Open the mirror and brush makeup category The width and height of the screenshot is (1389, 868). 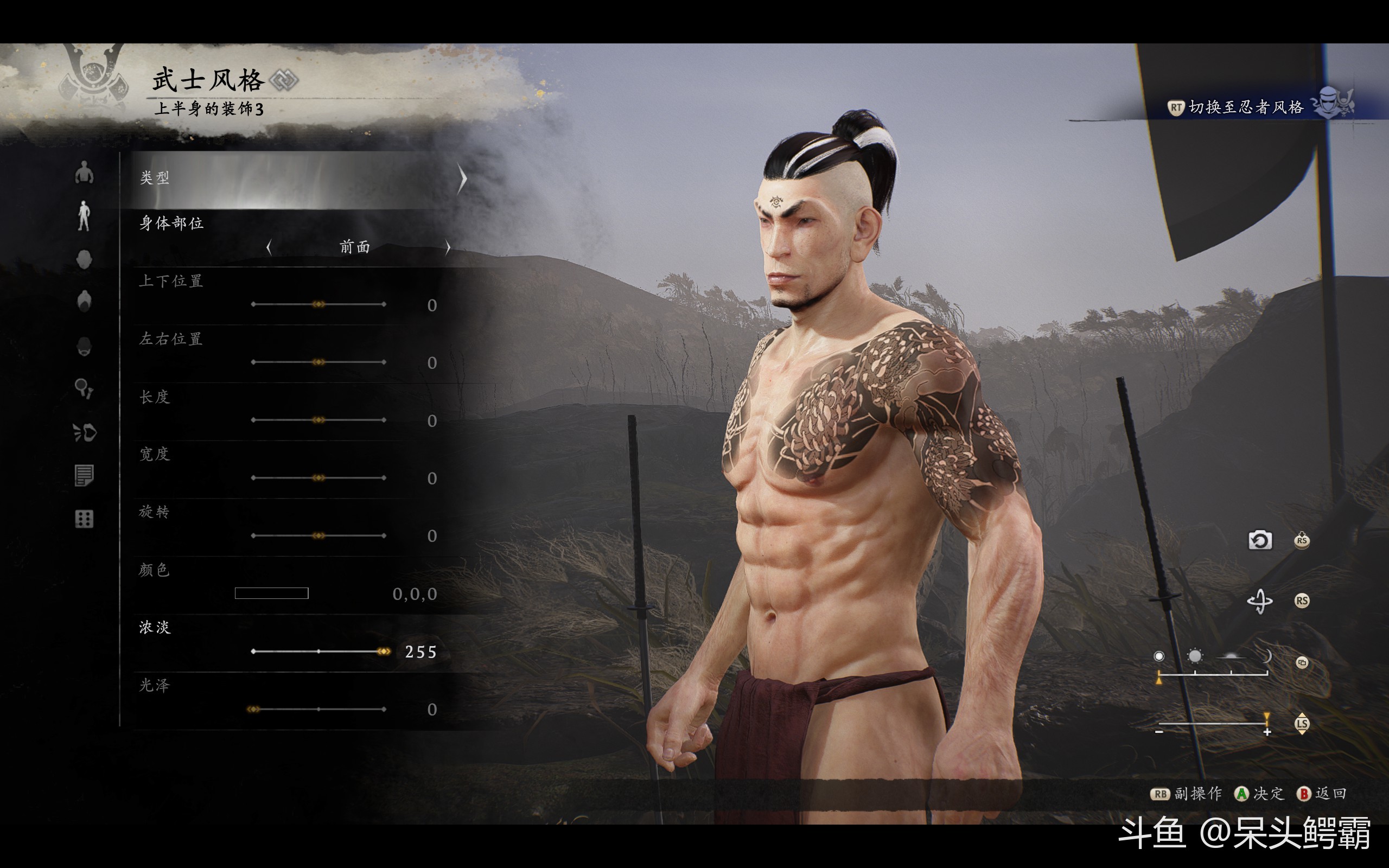tap(85, 388)
